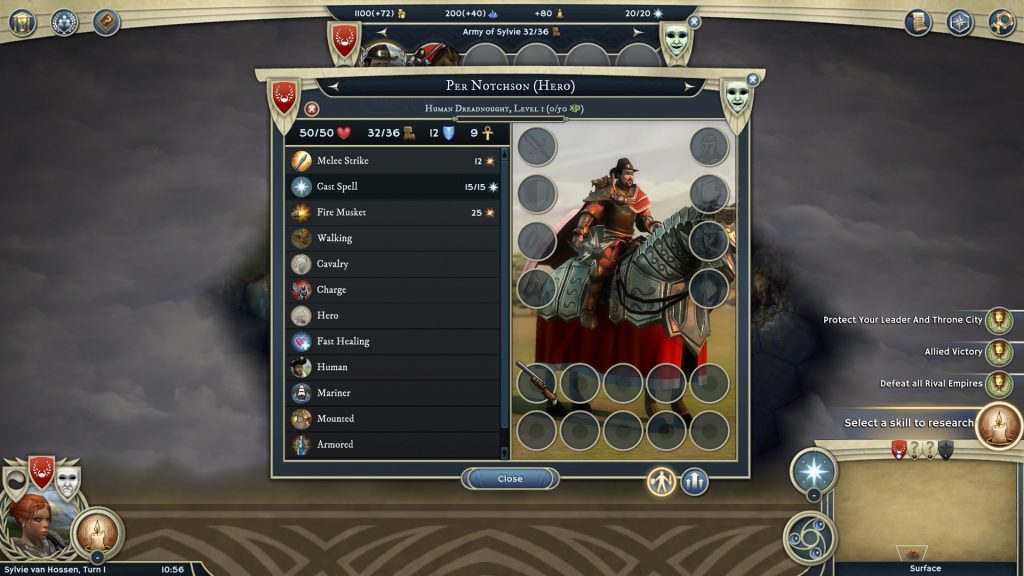Open Protect Your Leader And Throne City objective
Viewport: 1024px width, 576px height.
click(998, 320)
